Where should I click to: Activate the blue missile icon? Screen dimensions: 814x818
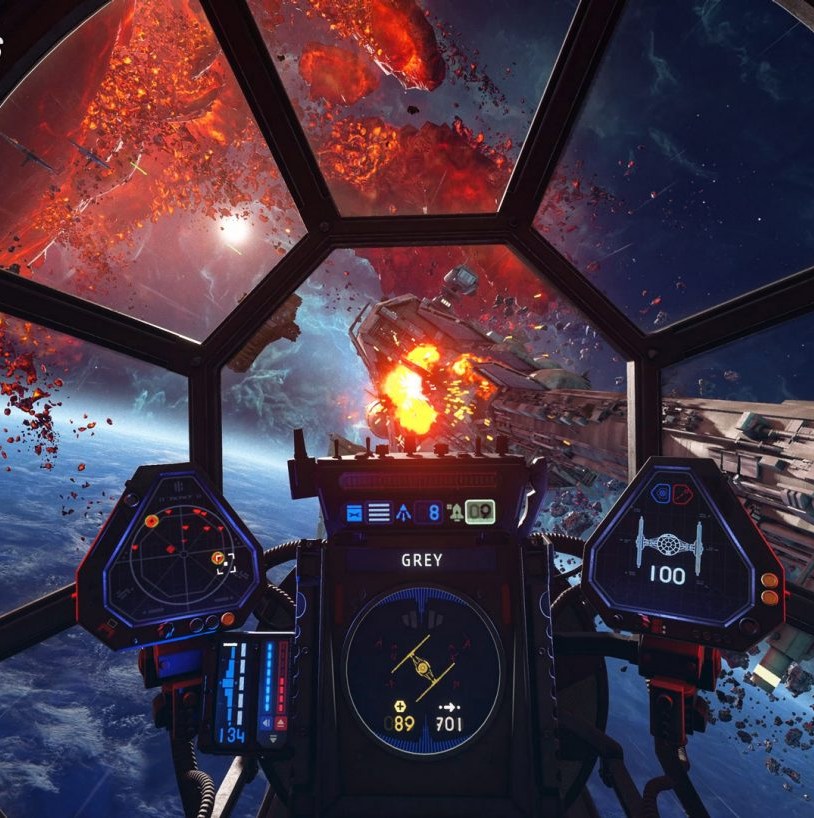[x=404, y=513]
